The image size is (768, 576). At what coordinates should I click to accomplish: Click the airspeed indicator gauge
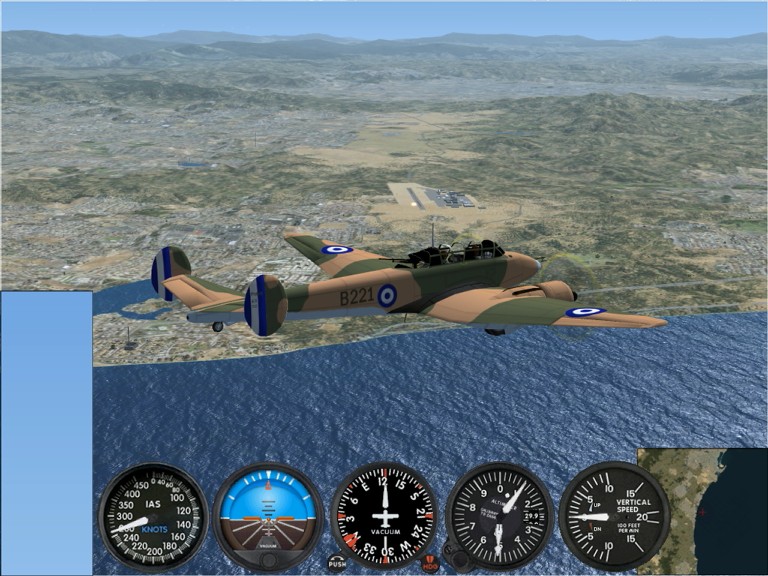(153, 516)
